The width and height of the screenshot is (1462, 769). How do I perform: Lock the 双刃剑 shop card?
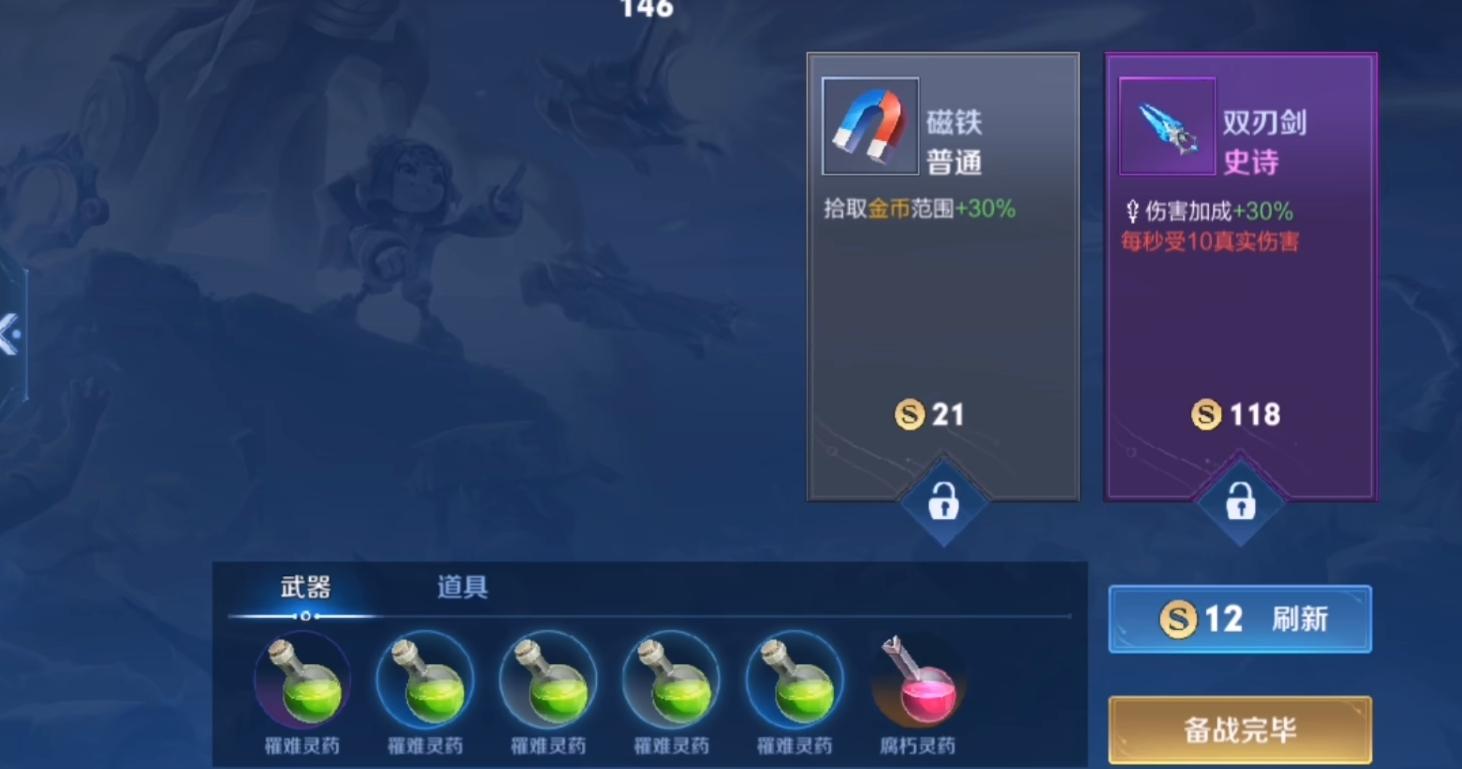pos(1240,502)
